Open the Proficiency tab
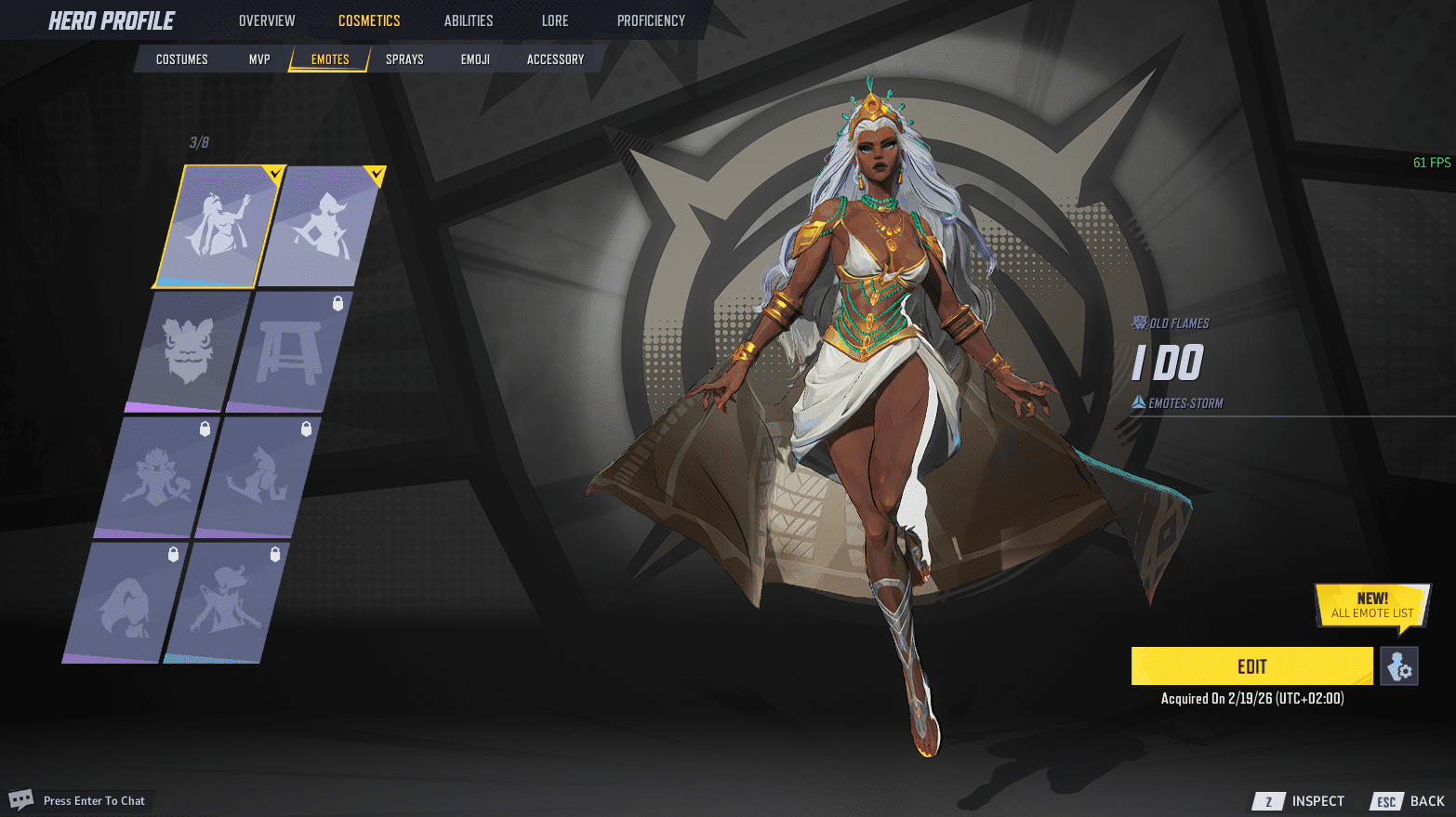This screenshot has height=817, width=1456. click(x=651, y=20)
